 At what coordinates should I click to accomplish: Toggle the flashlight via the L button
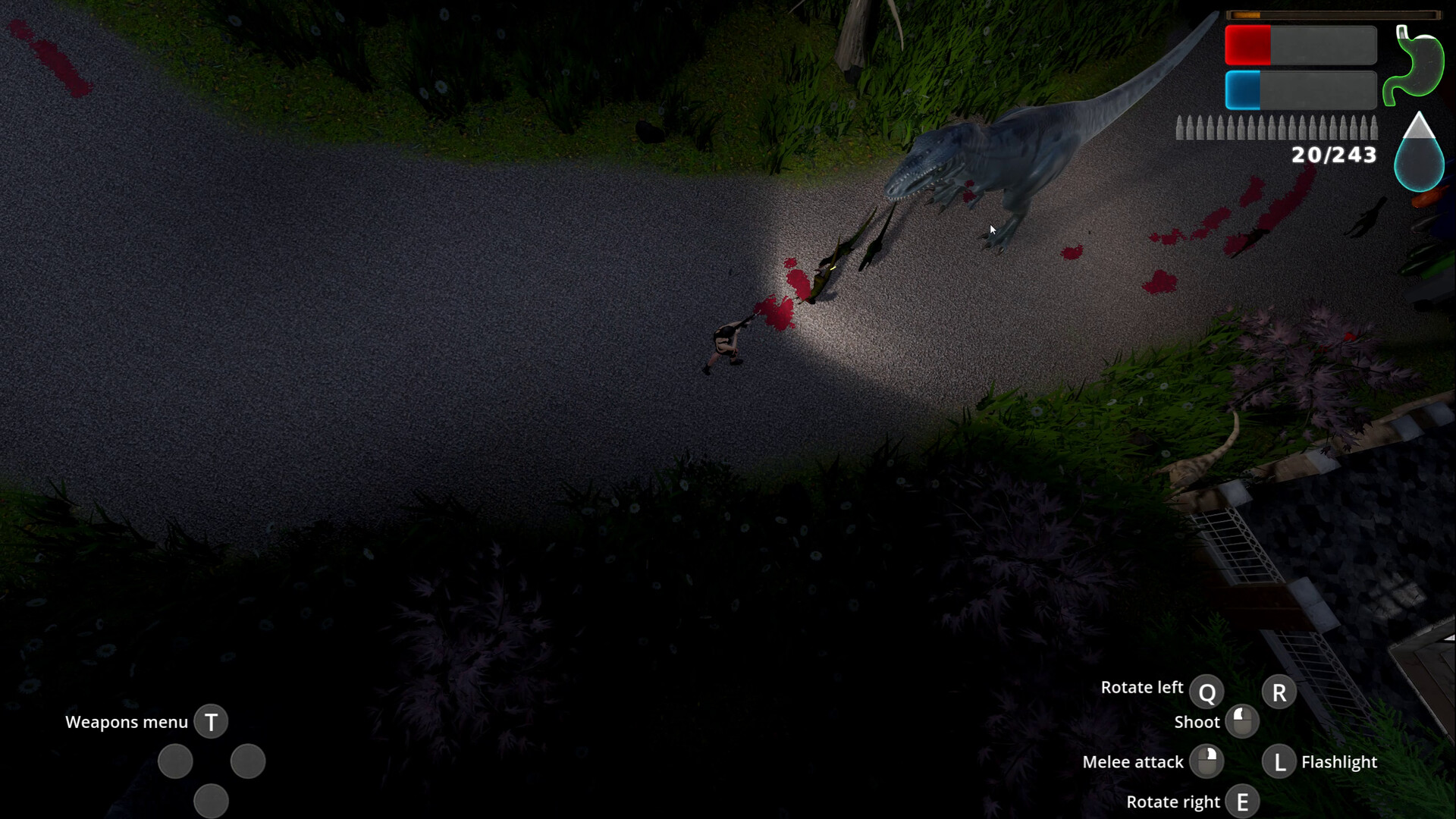1279,761
